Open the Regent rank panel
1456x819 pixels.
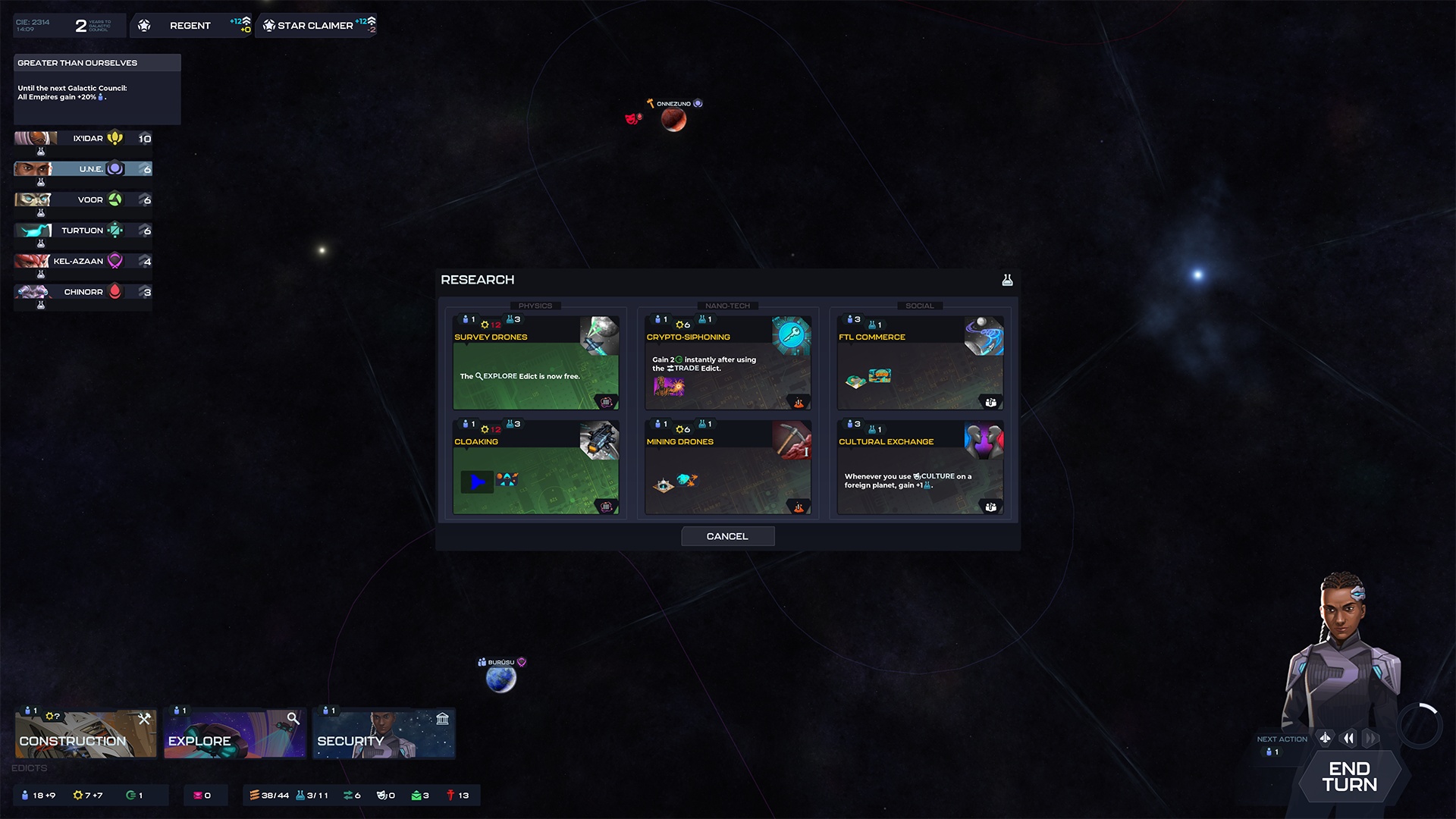pyautogui.click(x=191, y=26)
